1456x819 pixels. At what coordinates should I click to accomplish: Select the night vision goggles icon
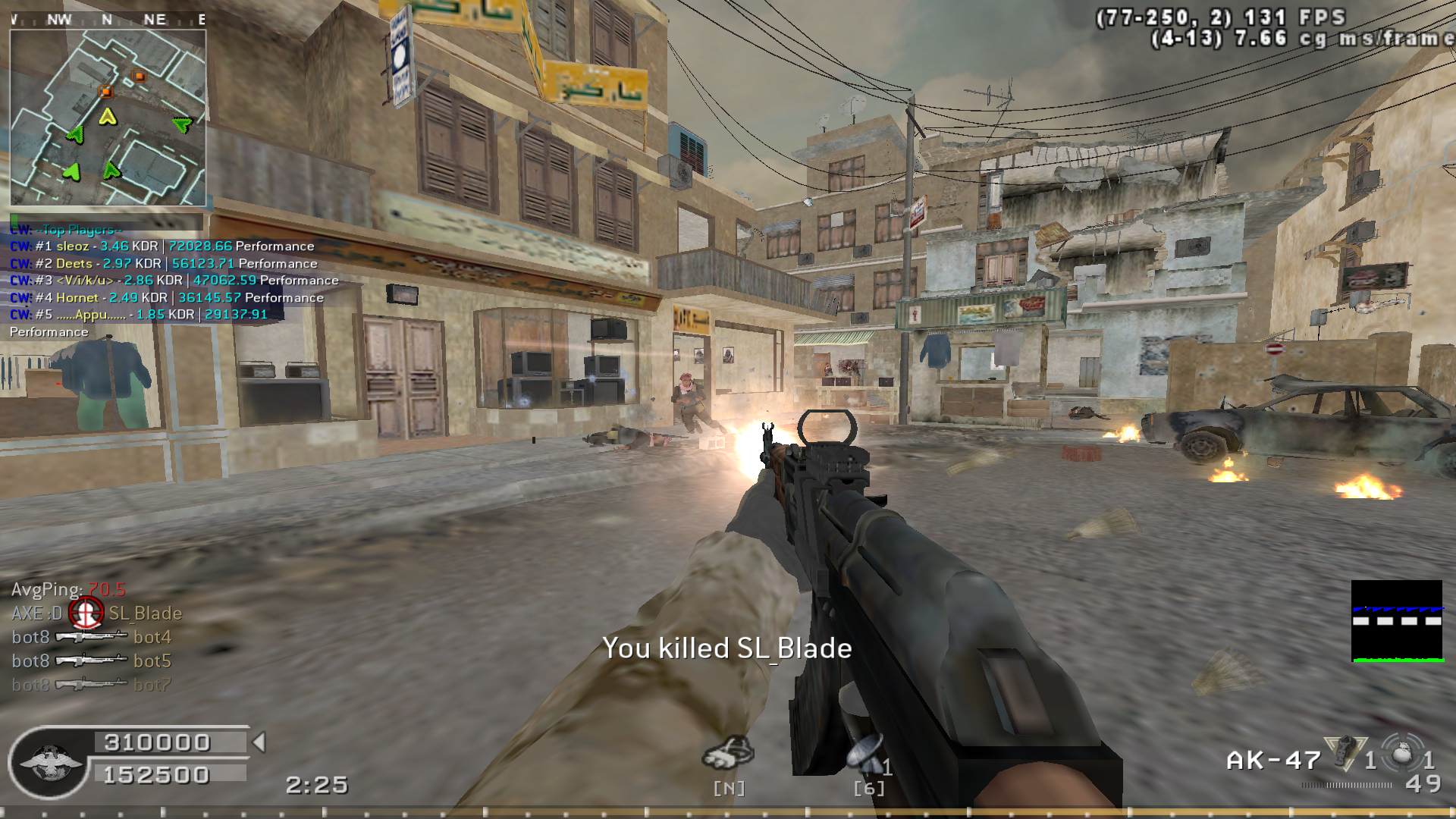(728, 753)
